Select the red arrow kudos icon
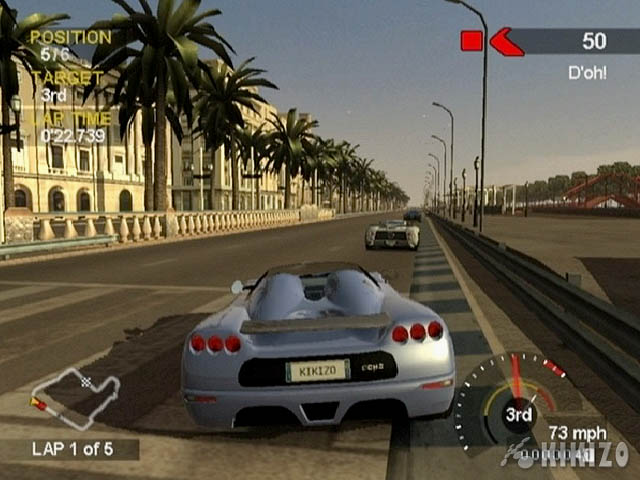The image size is (640, 480). pos(506,41)
